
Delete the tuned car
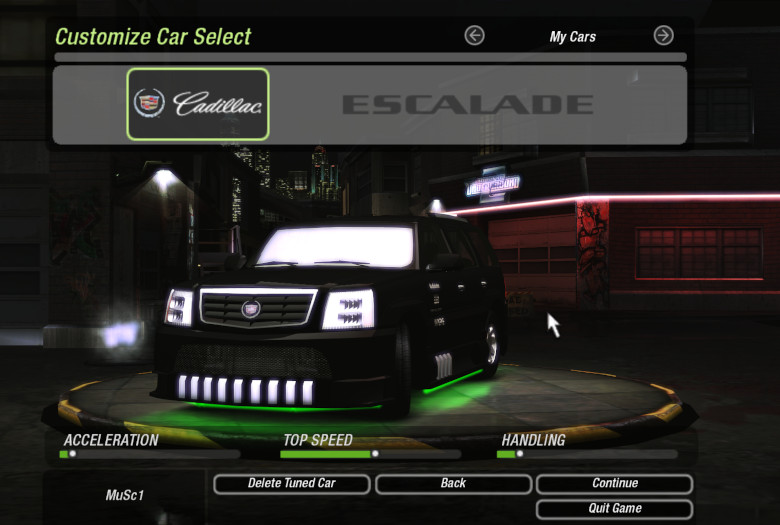click(x=292, y=484)
